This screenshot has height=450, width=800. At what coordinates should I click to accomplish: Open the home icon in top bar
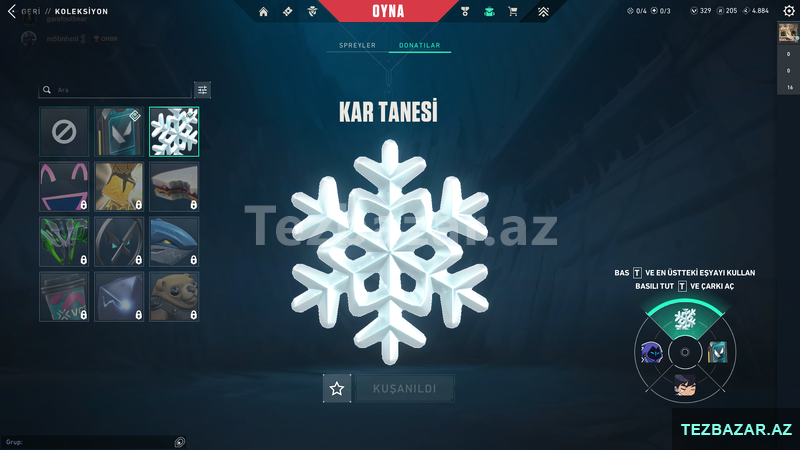pos(263,12)
